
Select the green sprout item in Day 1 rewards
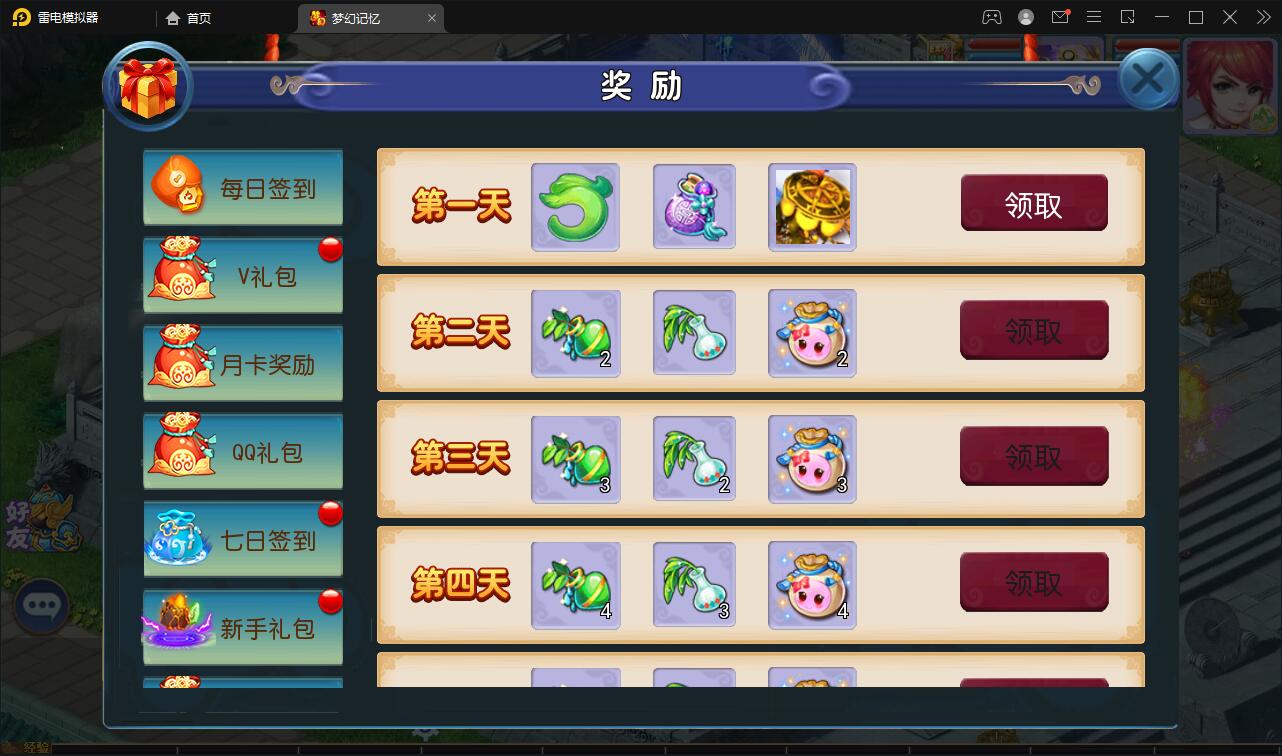click(x=575, y=206)
